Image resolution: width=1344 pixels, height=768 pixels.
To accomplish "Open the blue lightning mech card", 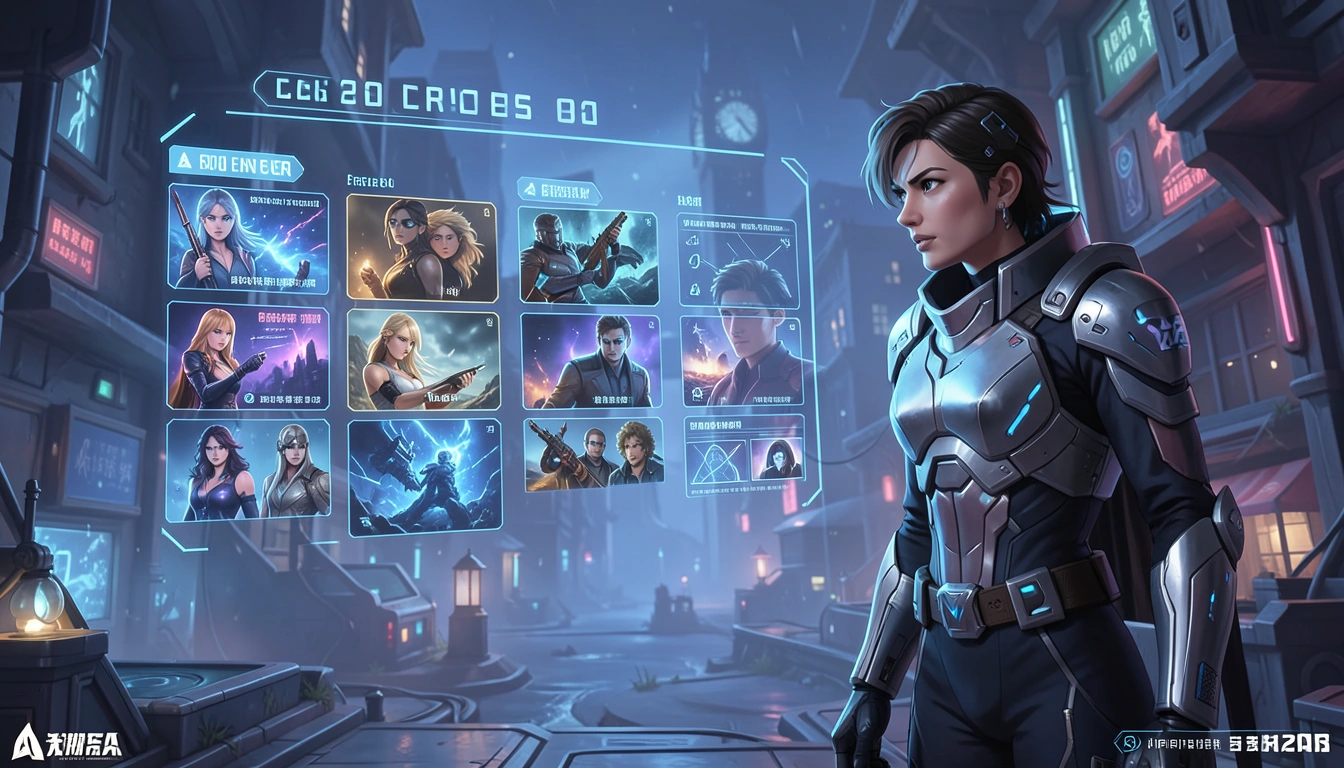I will coord(423,476).
